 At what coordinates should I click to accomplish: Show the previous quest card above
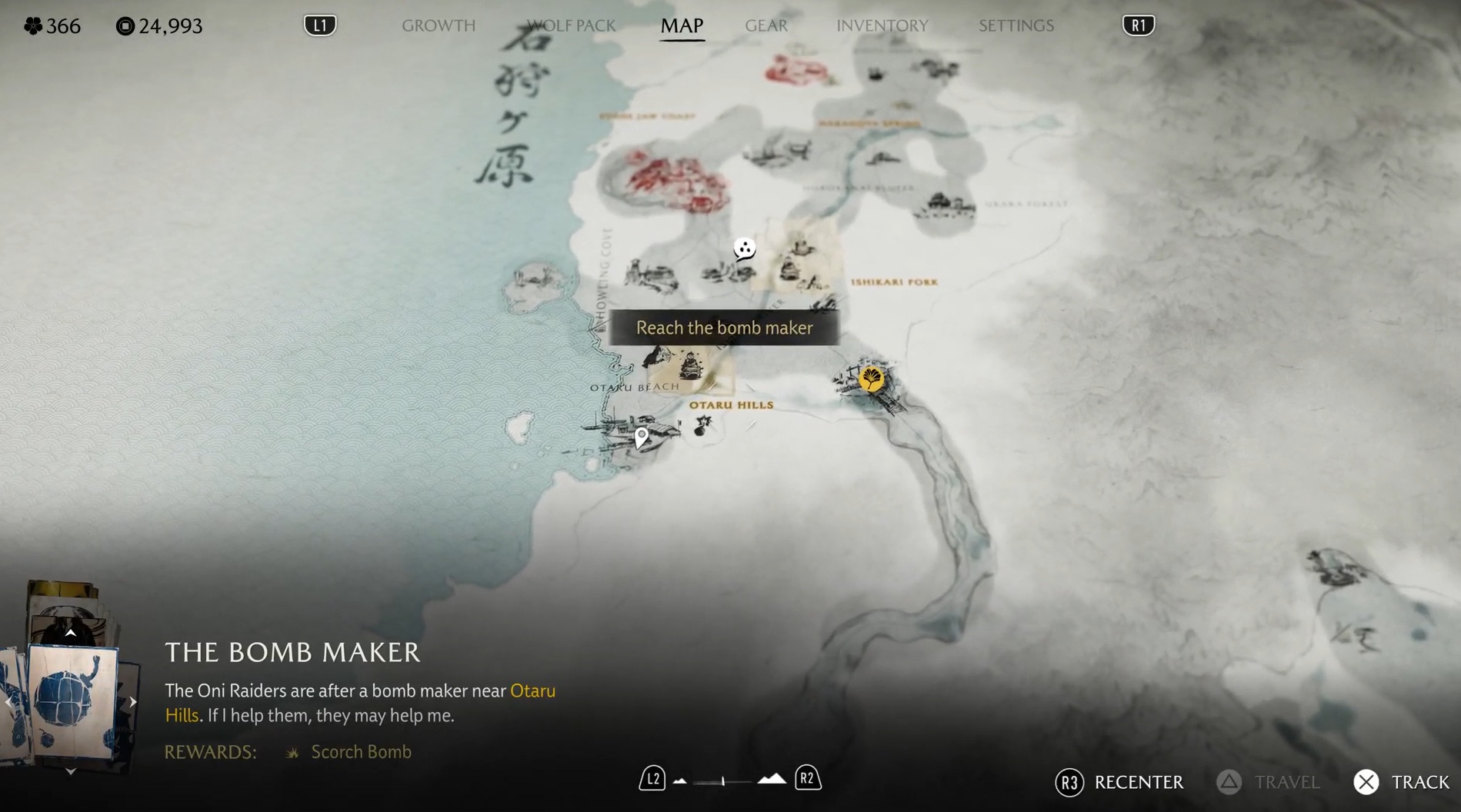[70, 633]
